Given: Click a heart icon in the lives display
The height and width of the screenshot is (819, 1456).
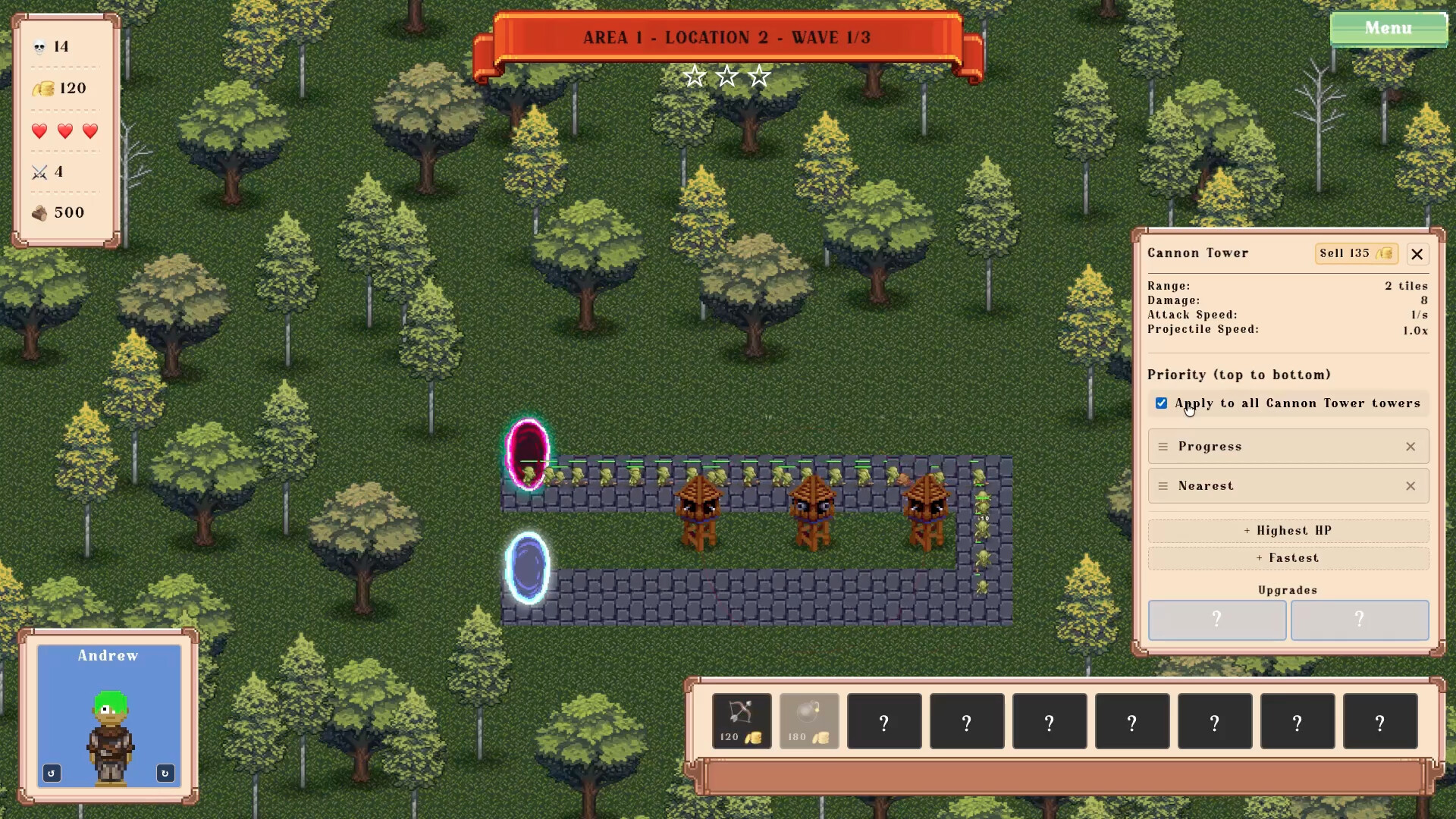Looking at the screenshot, I should pyautogui.click(x=39, y=131).
